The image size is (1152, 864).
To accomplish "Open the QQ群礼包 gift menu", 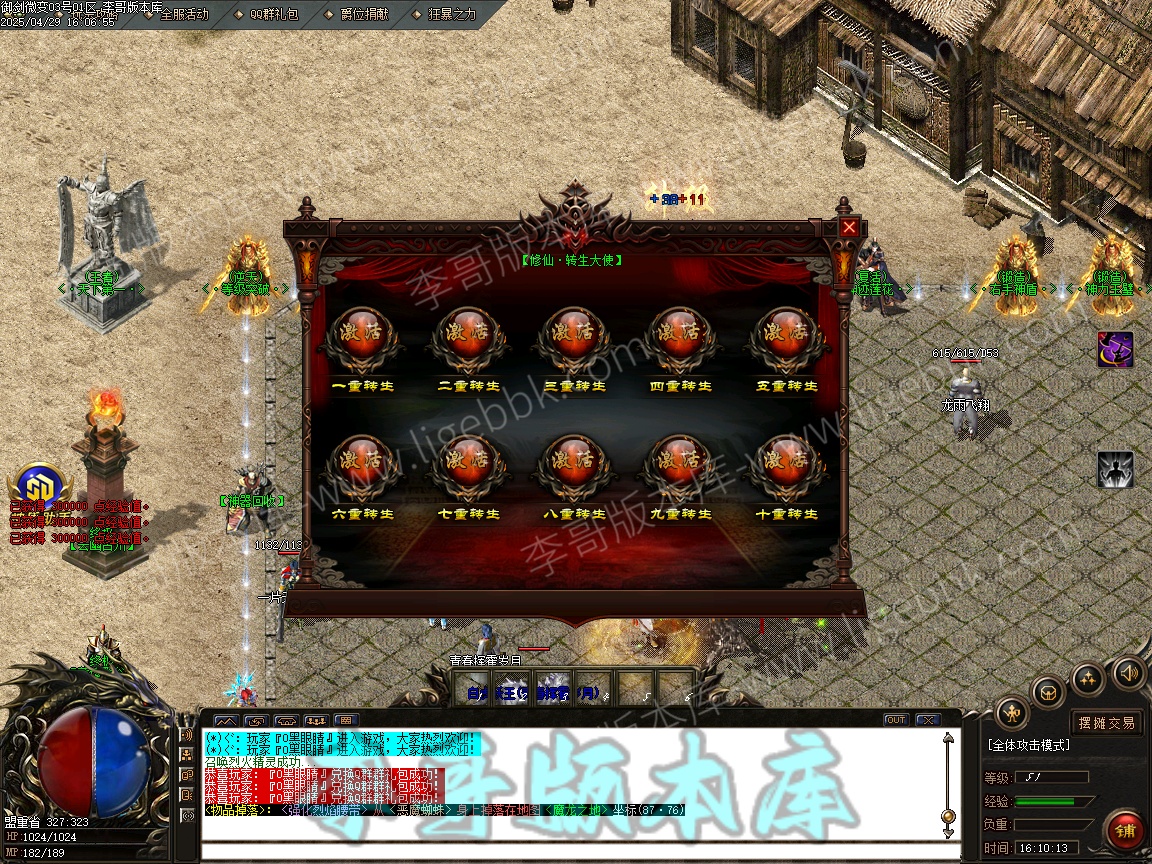I will click(x=273, y=14).
